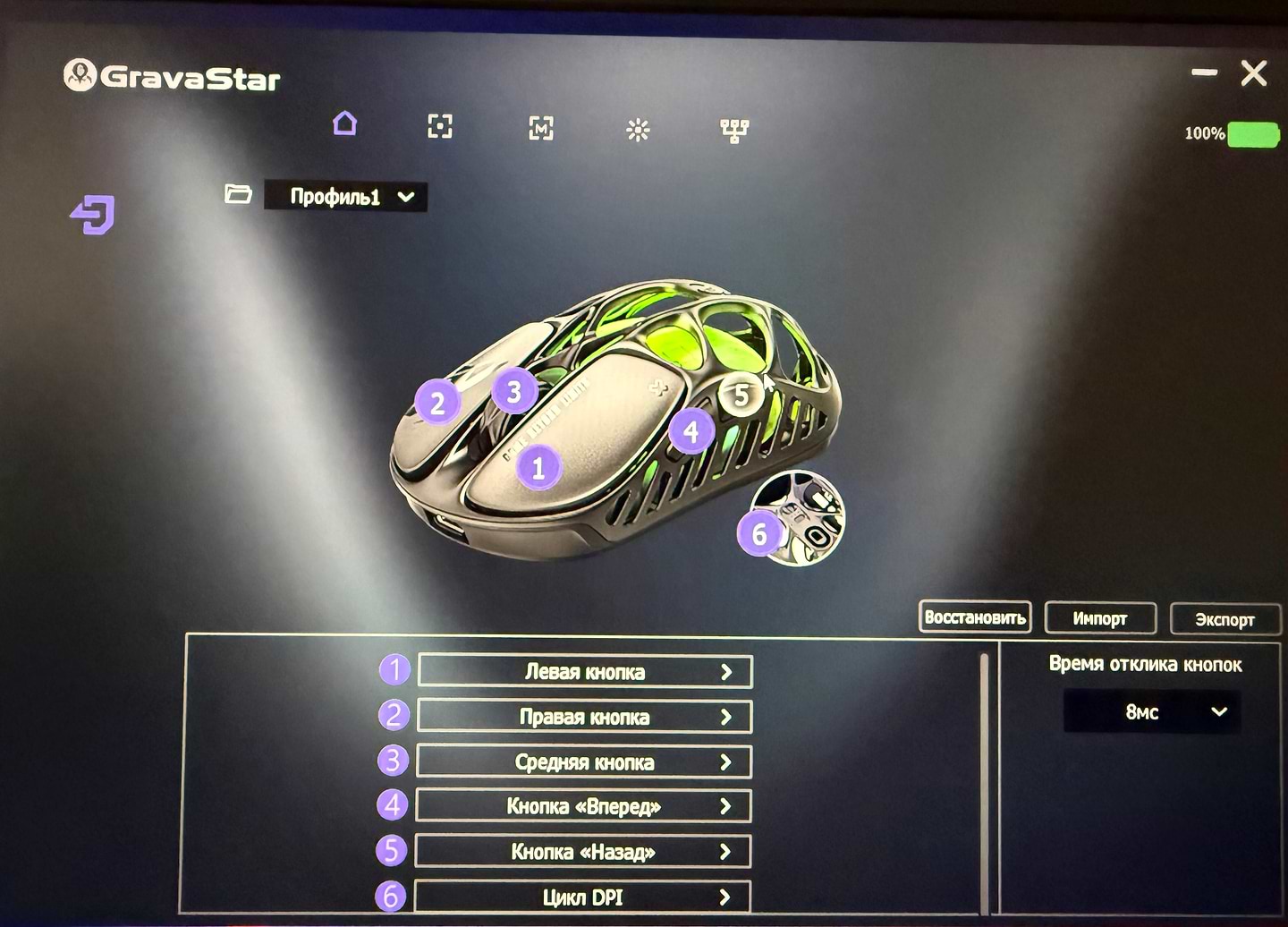Click the folder icon beside profile selector
Screen dimensions: 1288x927
pyautogui.click(x=238, y=193)
